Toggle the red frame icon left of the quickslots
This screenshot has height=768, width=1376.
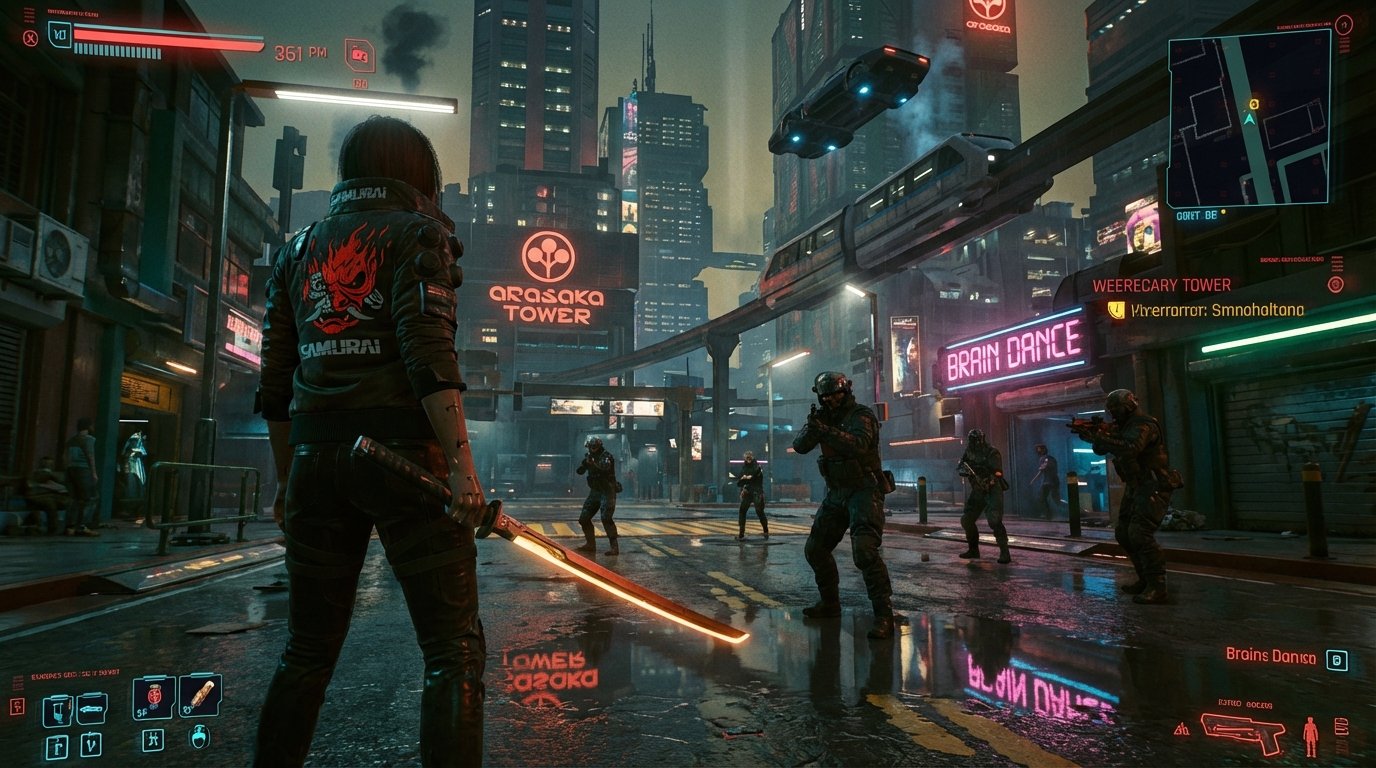coord(18,706)
